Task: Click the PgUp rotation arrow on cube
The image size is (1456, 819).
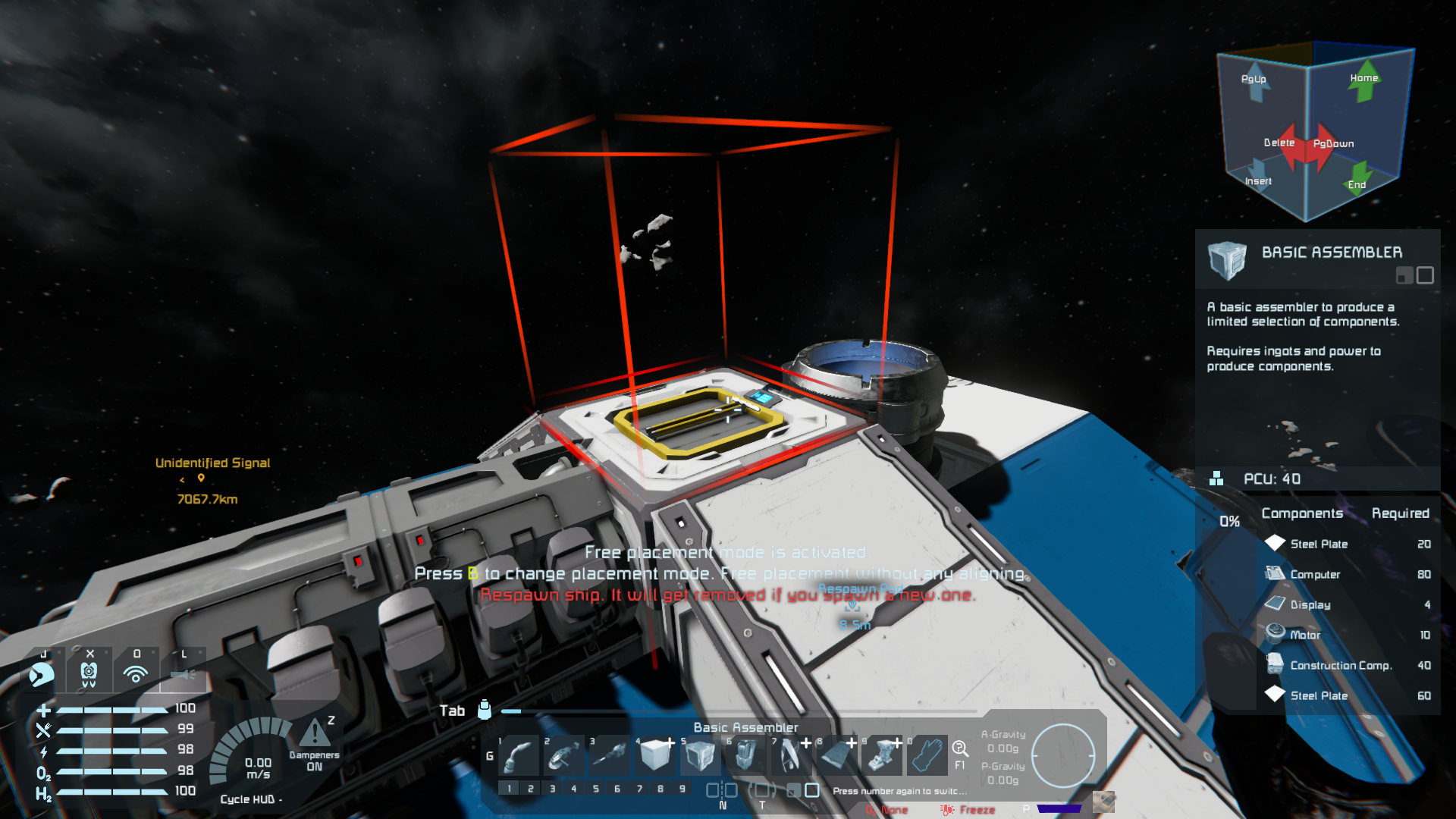Action: point(1256,83)
